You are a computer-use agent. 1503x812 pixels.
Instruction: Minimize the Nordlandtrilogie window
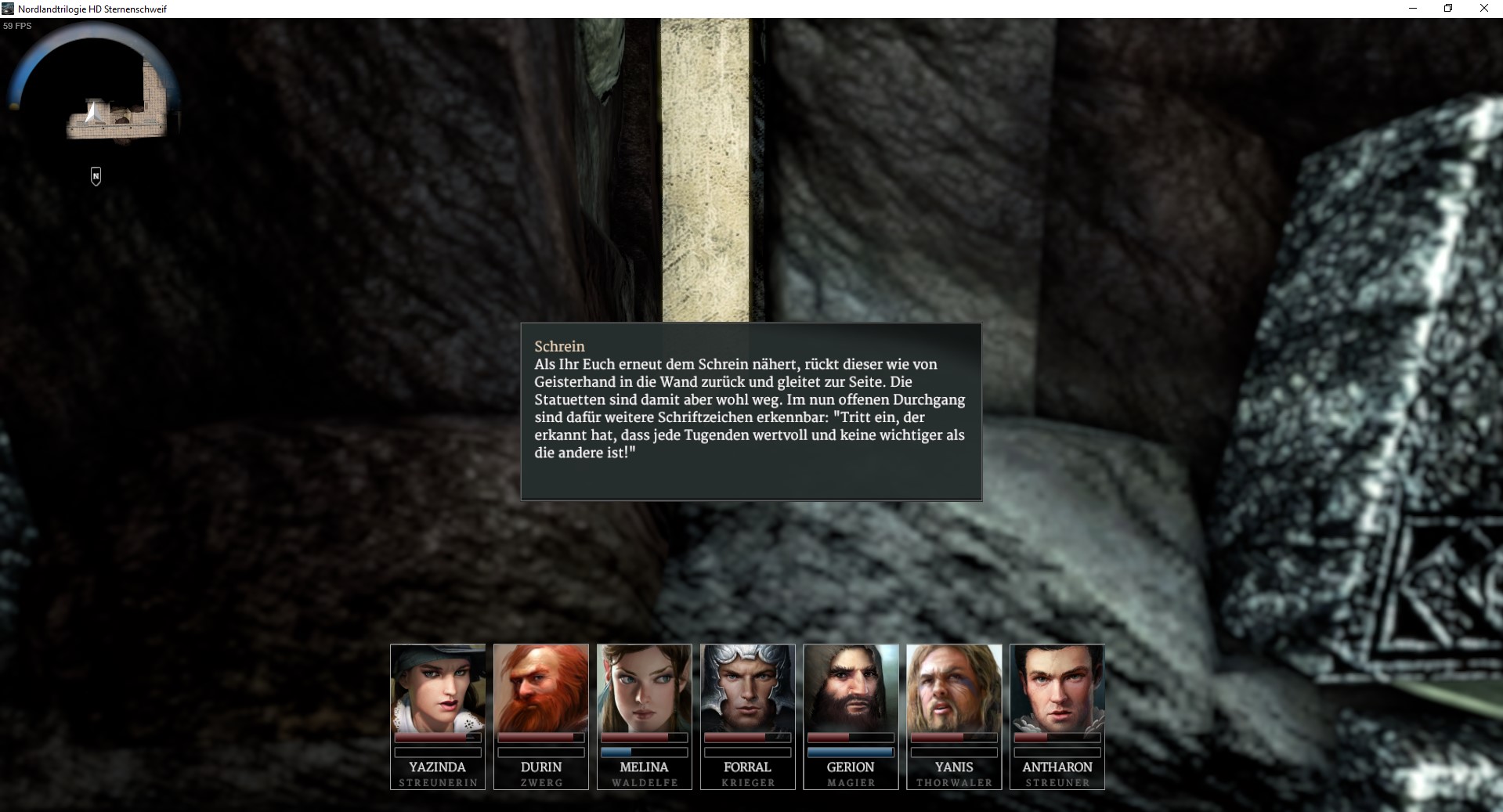click(1412, 9)
